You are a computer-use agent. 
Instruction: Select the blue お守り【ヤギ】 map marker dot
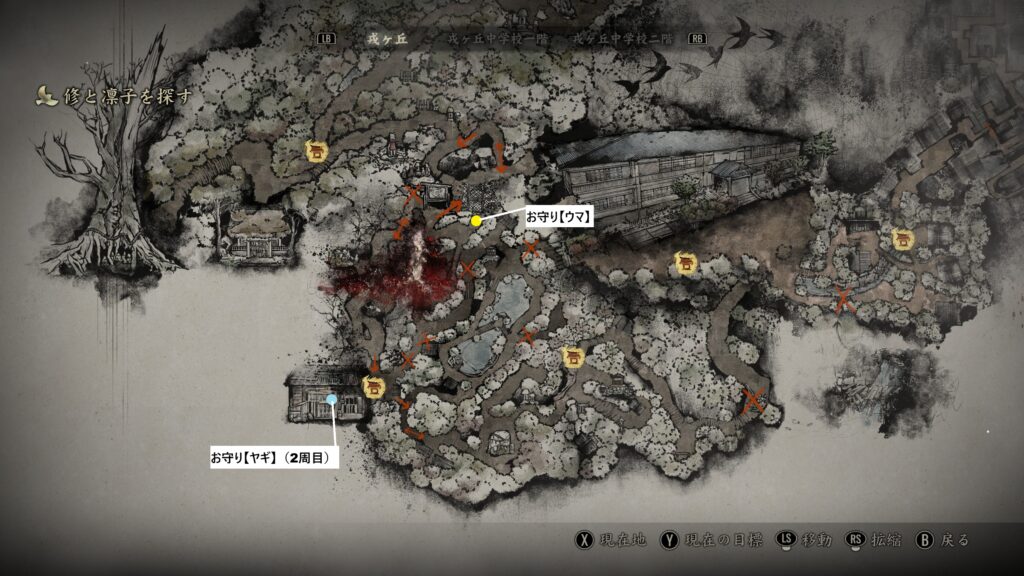click(331, 399)
